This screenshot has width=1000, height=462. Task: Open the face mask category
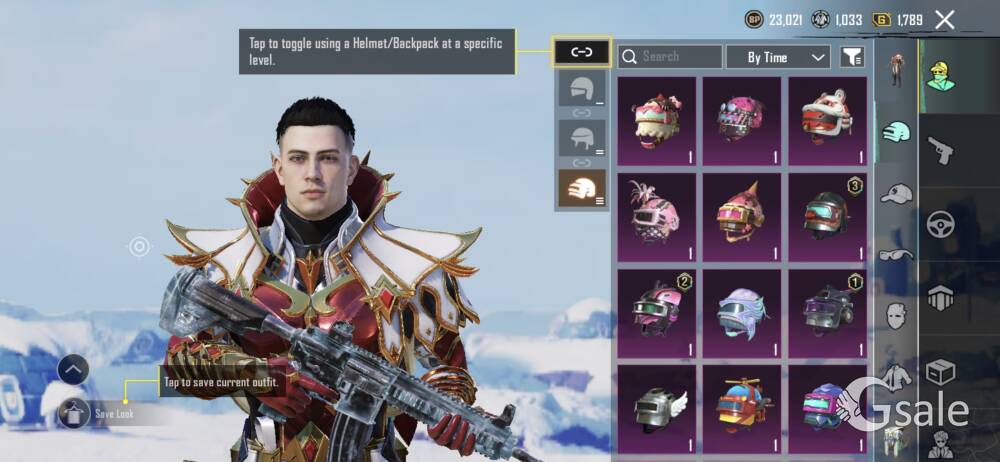[x=896, y=316]
